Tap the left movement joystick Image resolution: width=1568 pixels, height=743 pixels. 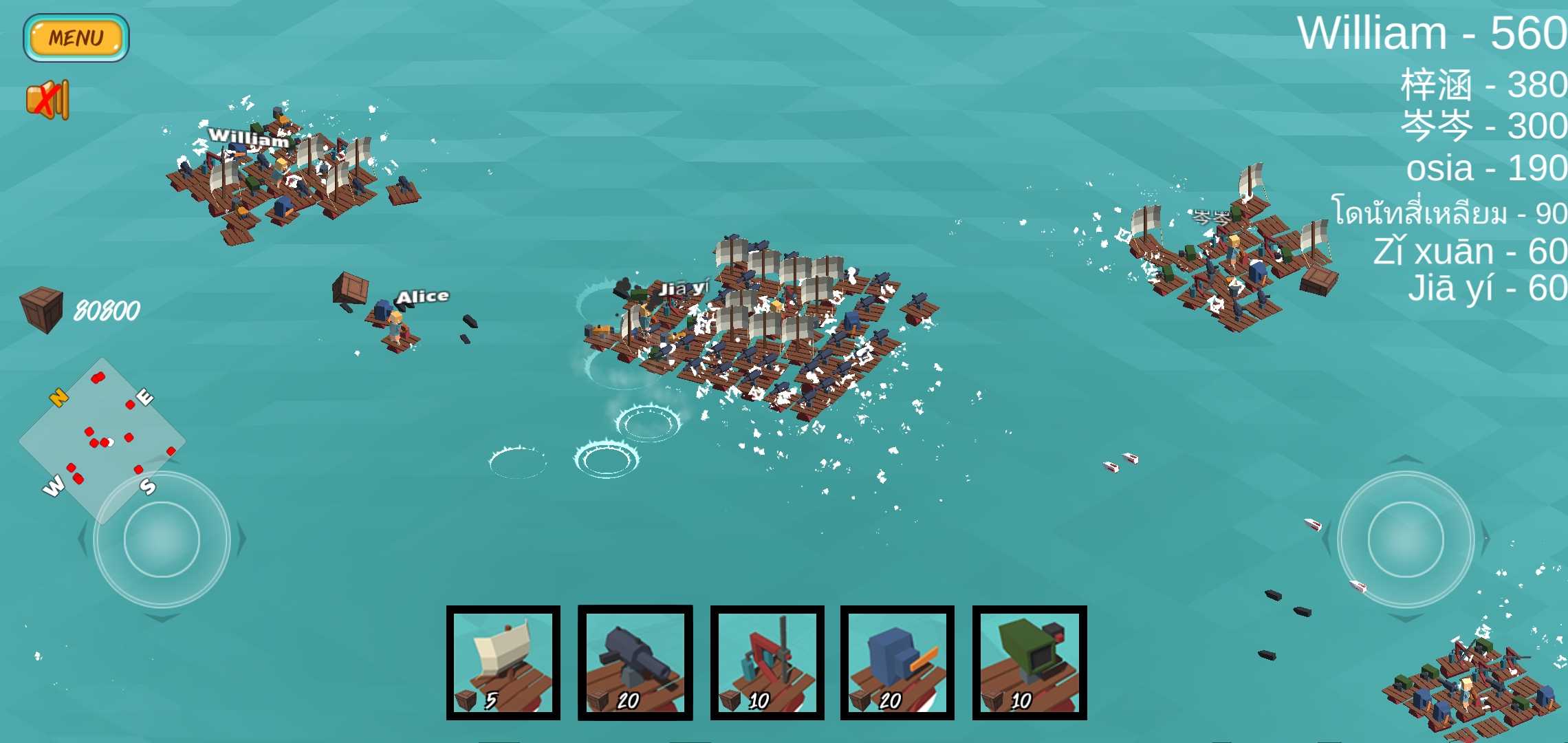(162, 539)
